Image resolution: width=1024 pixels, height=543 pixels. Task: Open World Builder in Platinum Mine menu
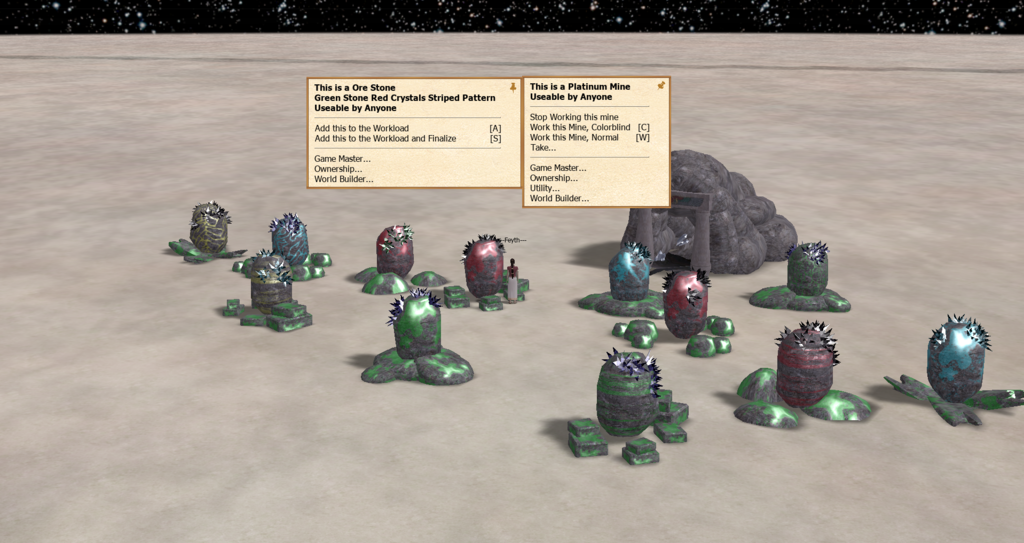(x=560, y=198)
